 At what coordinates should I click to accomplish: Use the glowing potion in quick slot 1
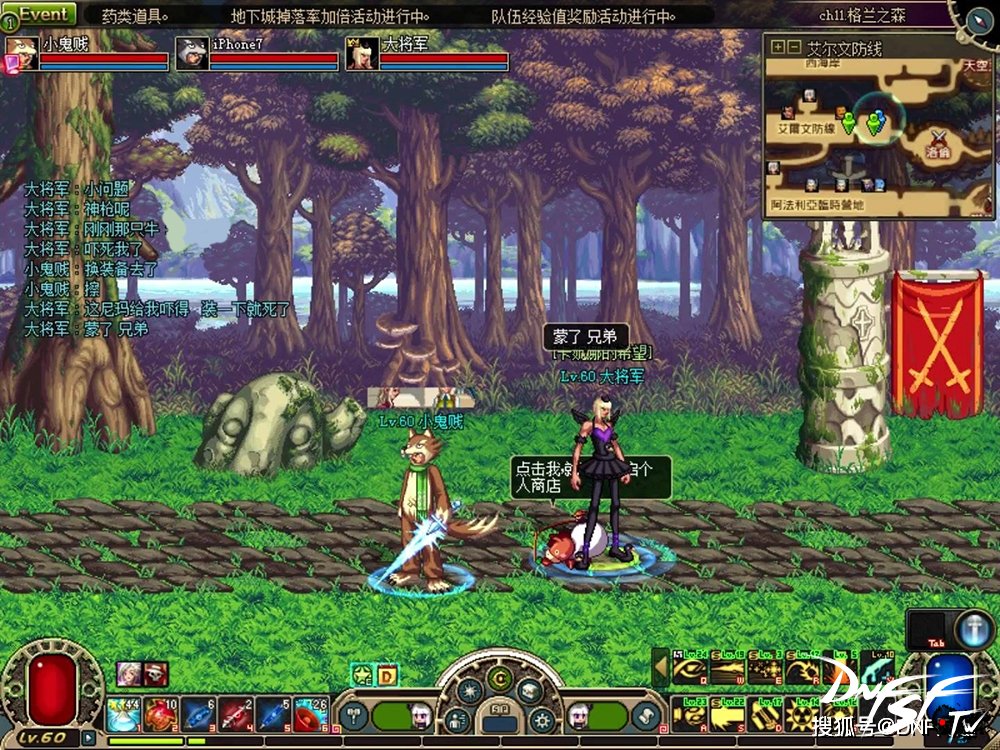[x=124, y=714]
